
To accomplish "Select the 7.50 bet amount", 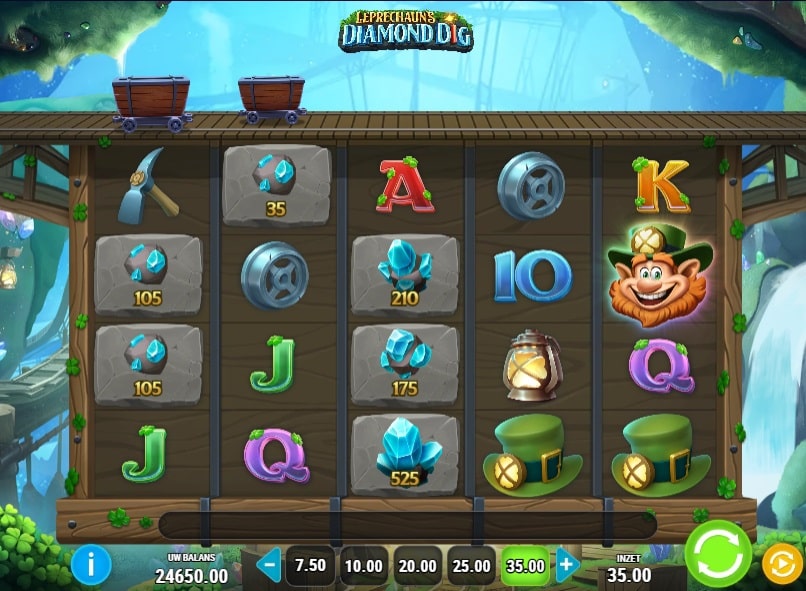I will pos(310,565).
